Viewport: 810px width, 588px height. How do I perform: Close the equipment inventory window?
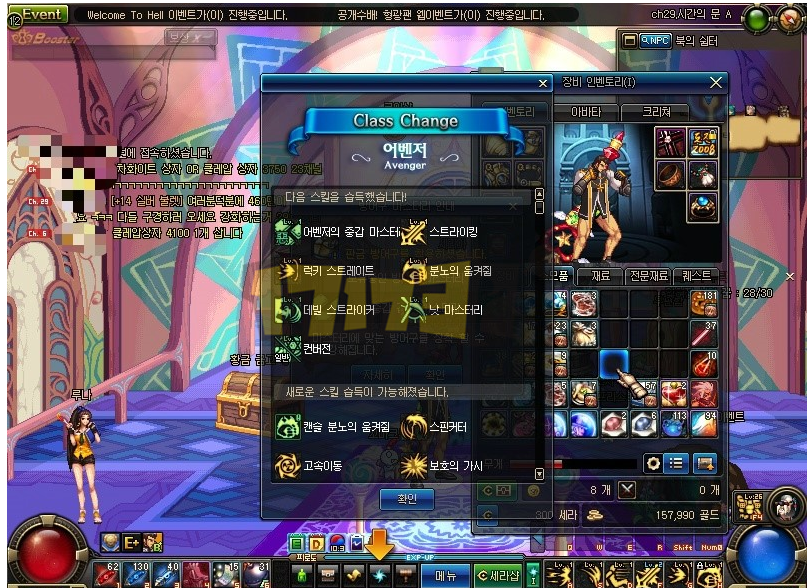coord(716,82)
